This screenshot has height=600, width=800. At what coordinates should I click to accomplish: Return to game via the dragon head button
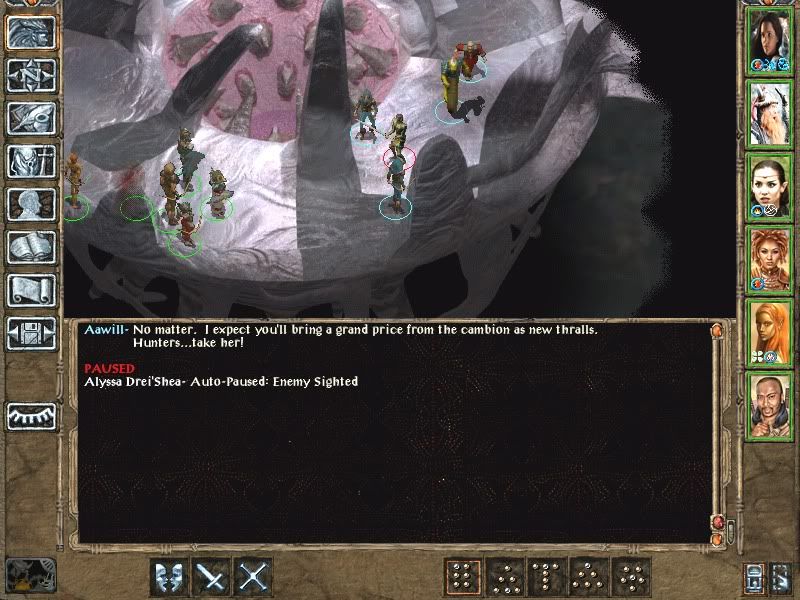[x=30, y=33]
